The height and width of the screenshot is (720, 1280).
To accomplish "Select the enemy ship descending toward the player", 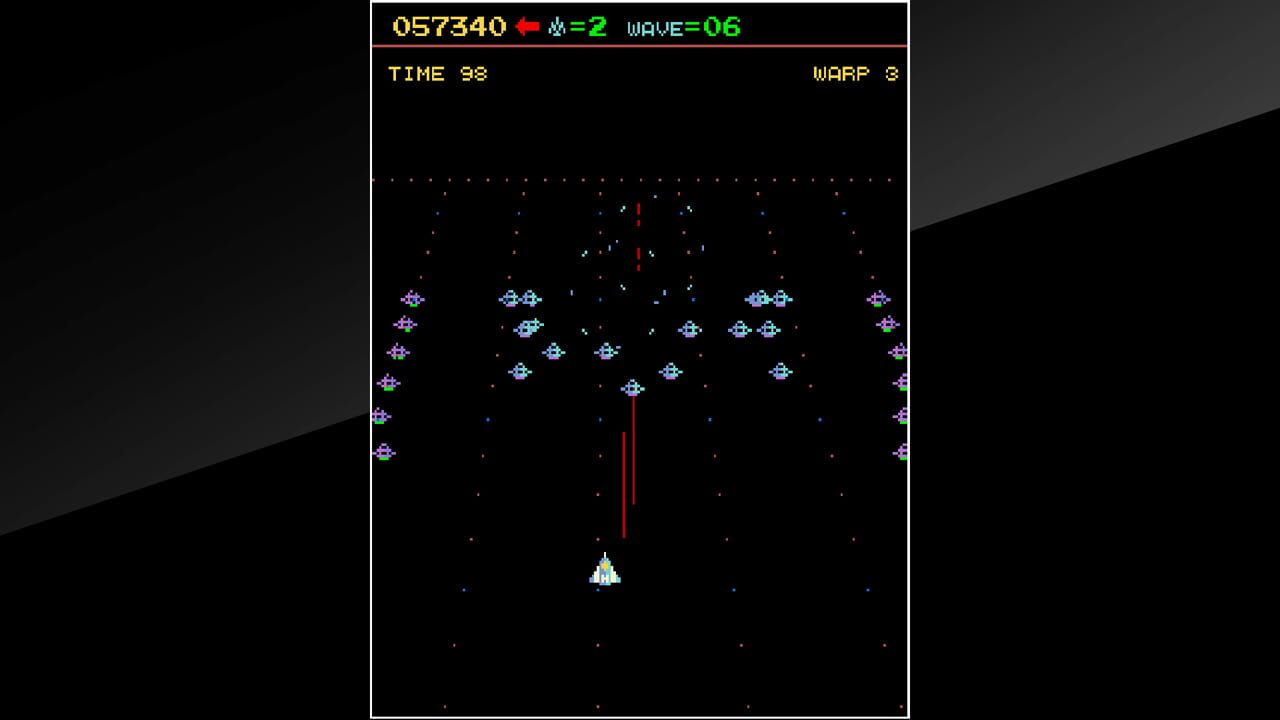I will click(632, 387).
